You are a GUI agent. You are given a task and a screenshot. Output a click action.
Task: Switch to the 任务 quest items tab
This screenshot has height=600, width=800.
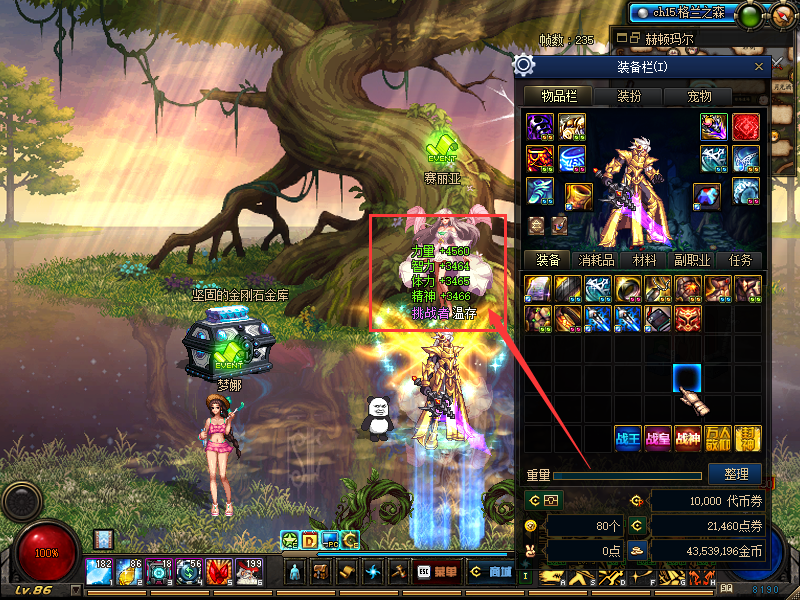pyautogui.click(x=741, y=260)
